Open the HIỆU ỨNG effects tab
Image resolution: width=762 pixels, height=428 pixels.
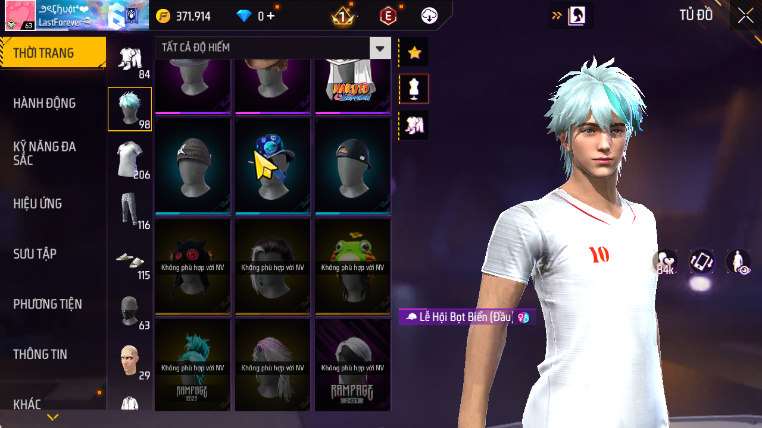(x=38, y=203)
